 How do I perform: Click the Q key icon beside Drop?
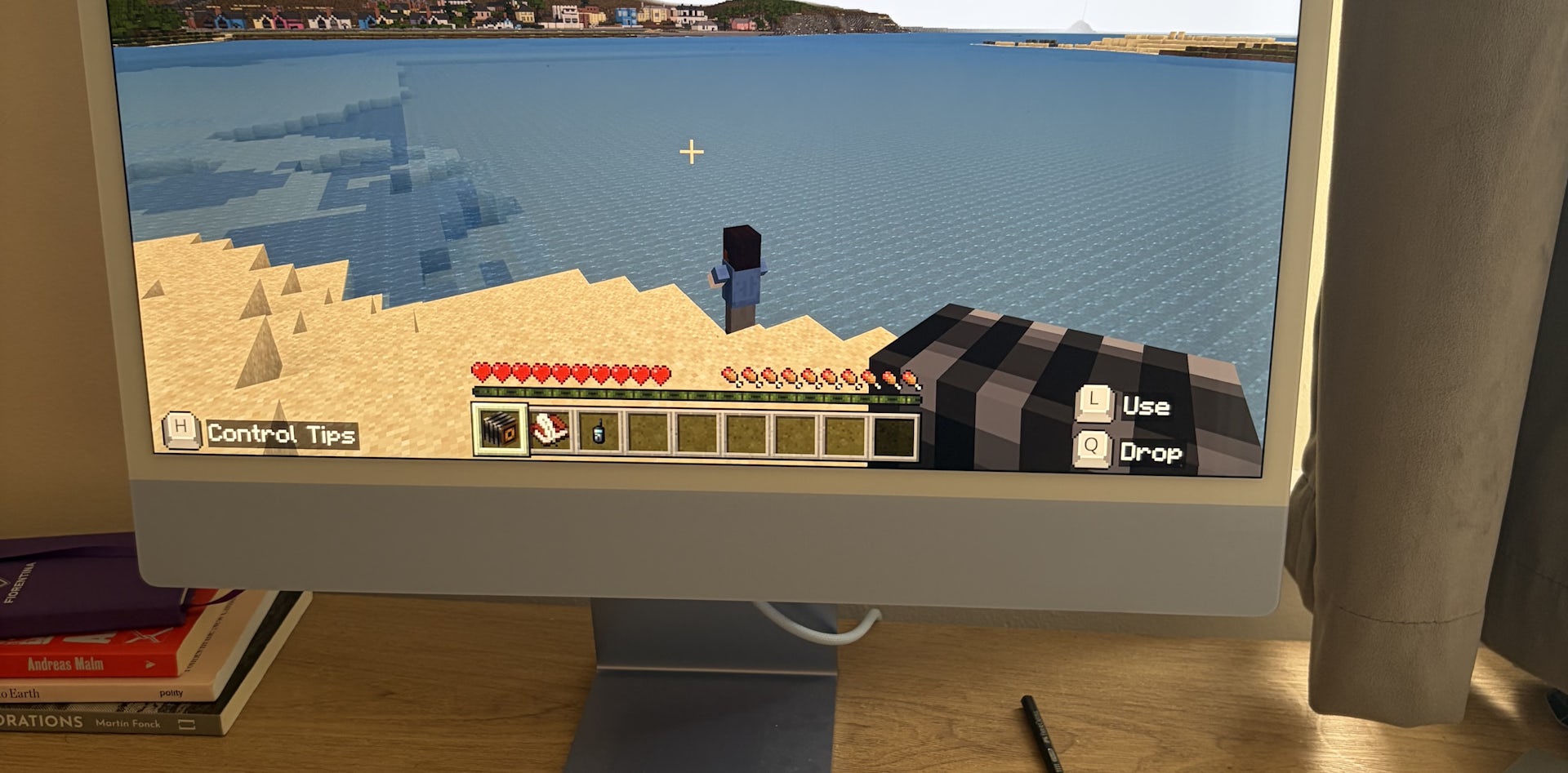(1092, 447)
